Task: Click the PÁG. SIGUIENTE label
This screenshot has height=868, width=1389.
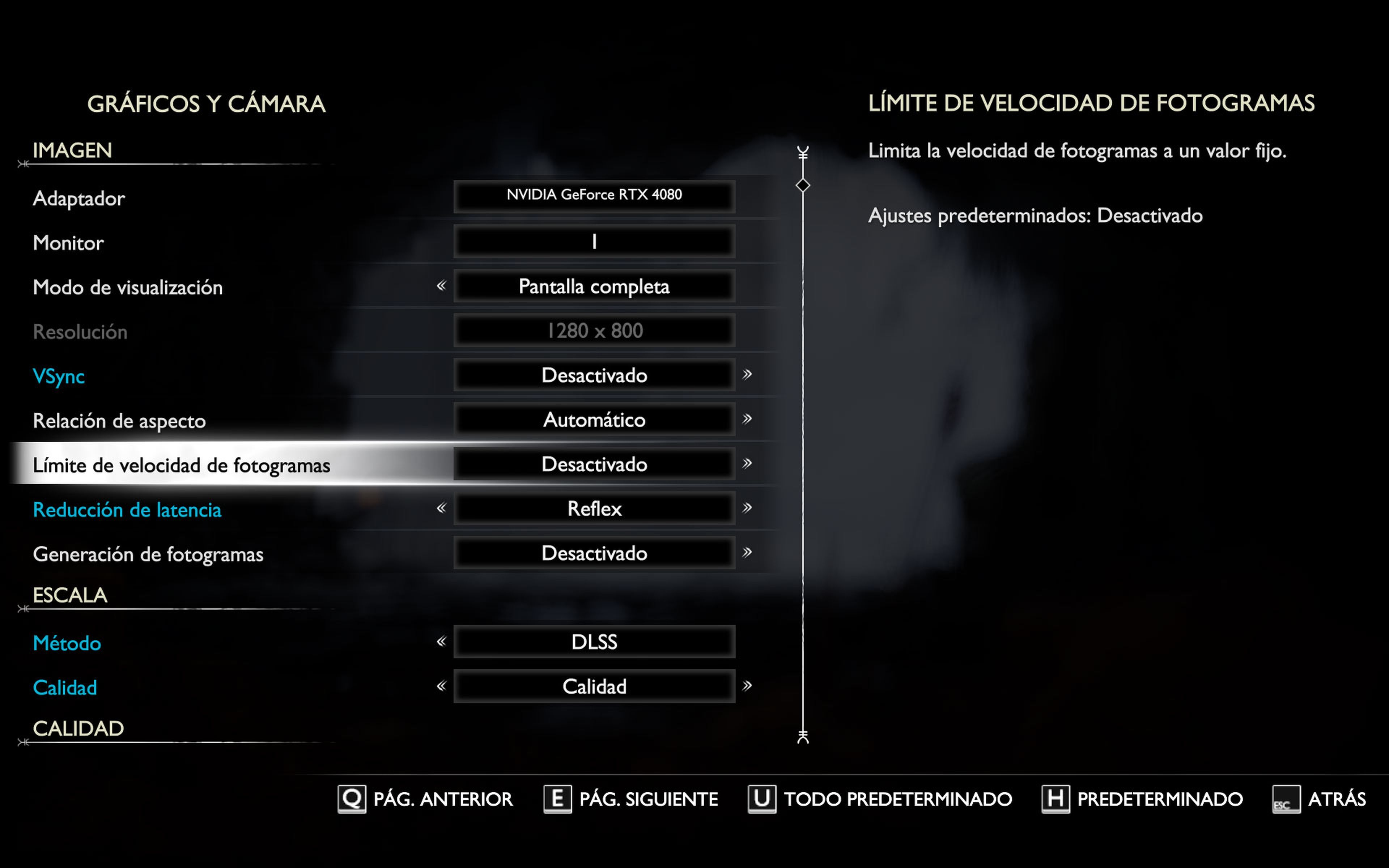Action: click(x=647, y=799)
